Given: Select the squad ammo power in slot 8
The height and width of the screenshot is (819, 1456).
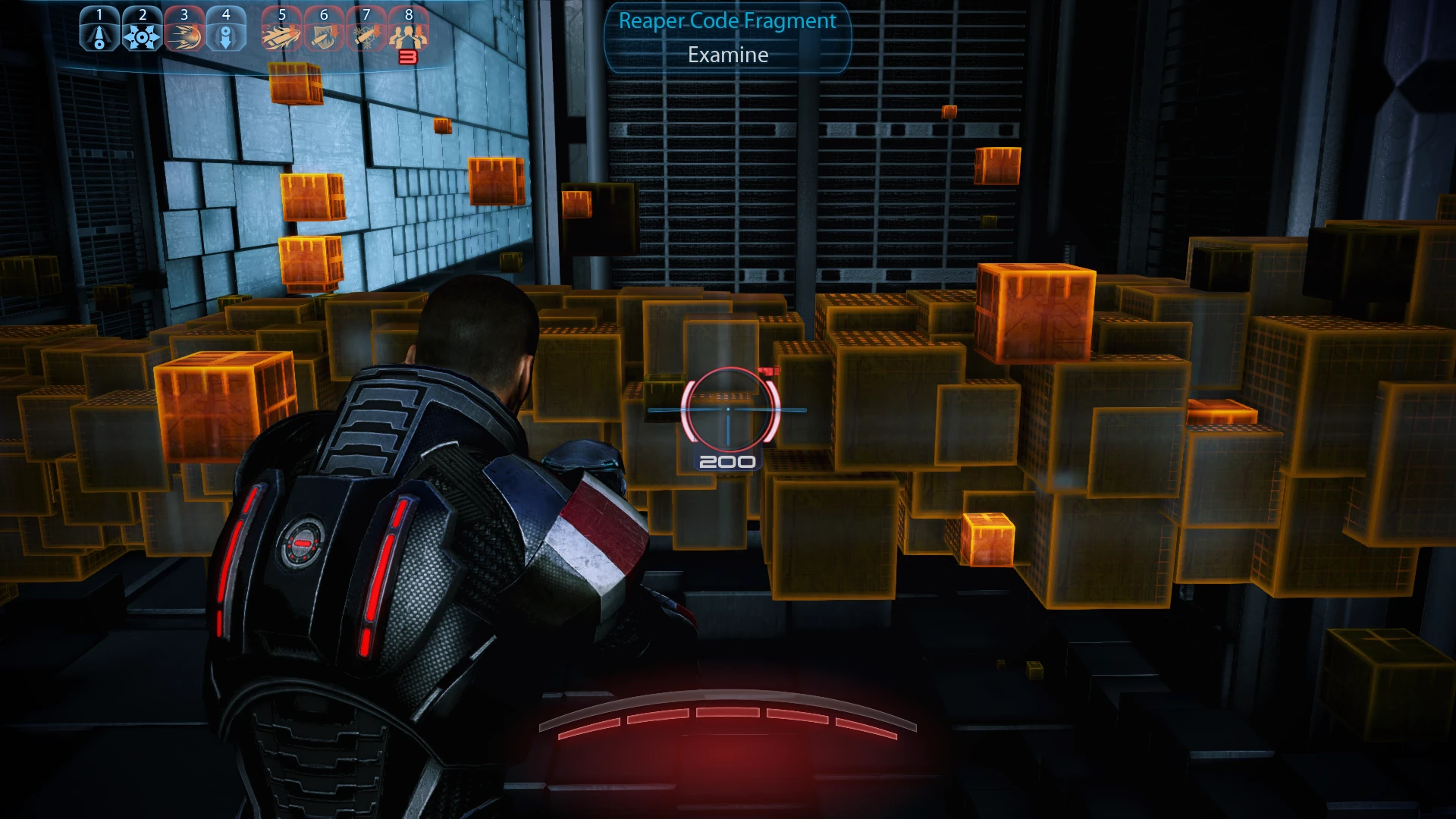Looking at the screenshot, I should pyautogui.click(x=409, y=29).
